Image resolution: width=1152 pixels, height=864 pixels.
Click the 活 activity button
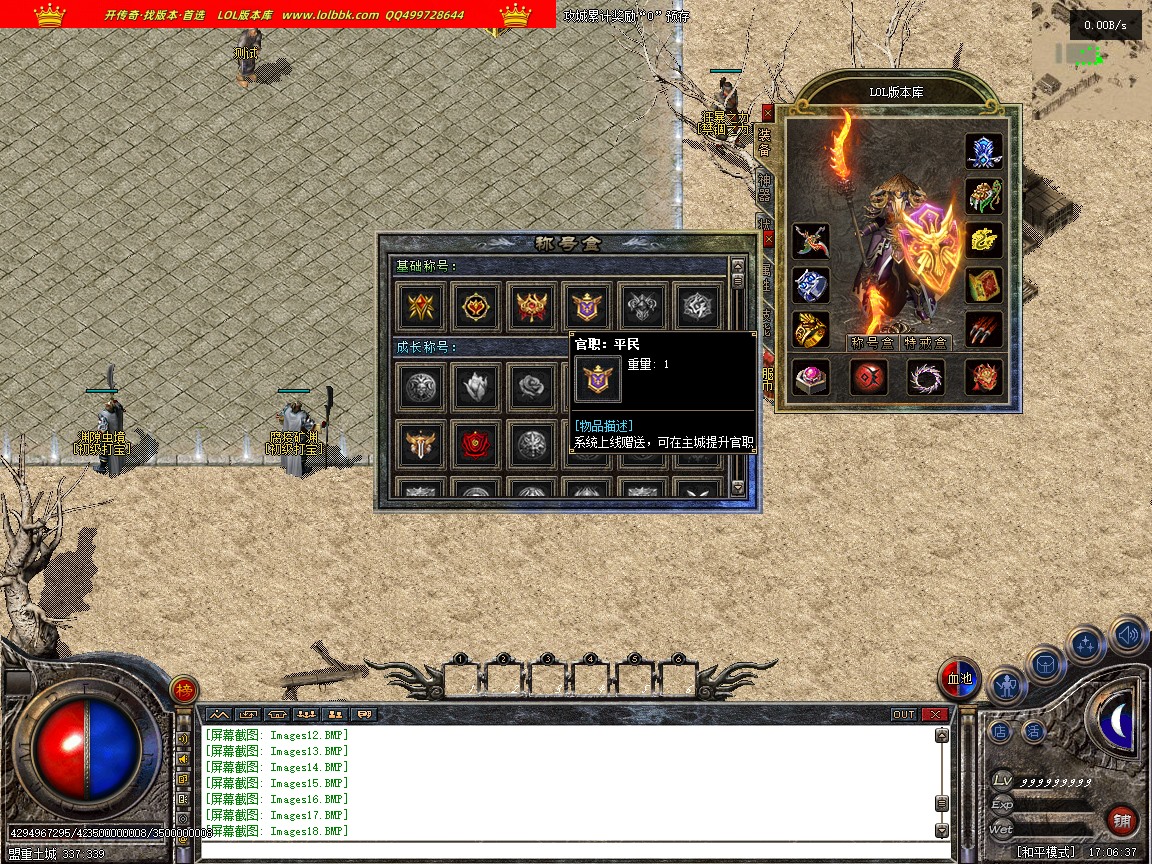coord(1034,731)
